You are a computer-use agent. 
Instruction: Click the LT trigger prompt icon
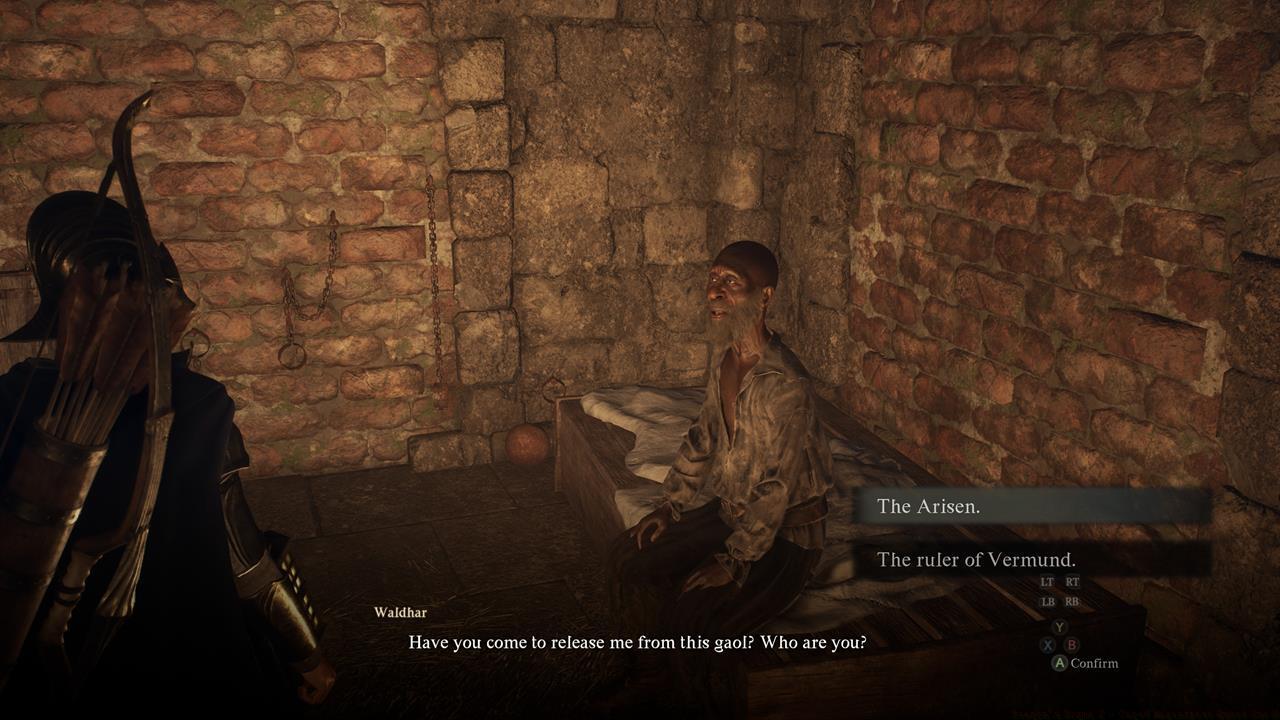pyautogui.click(x=1047, y=582)
